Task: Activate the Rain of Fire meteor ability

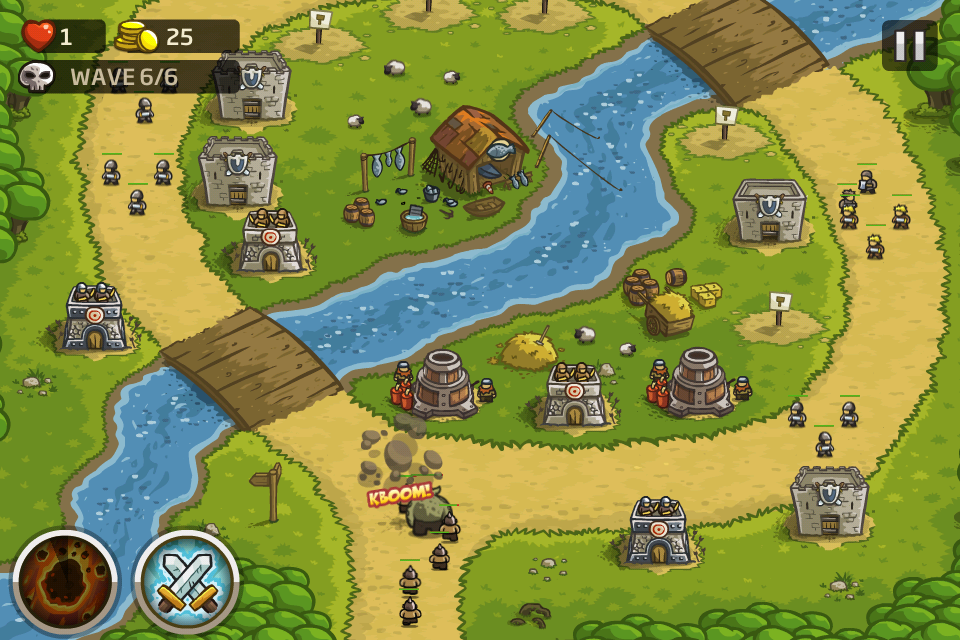Action: click(x=65, y=582)
